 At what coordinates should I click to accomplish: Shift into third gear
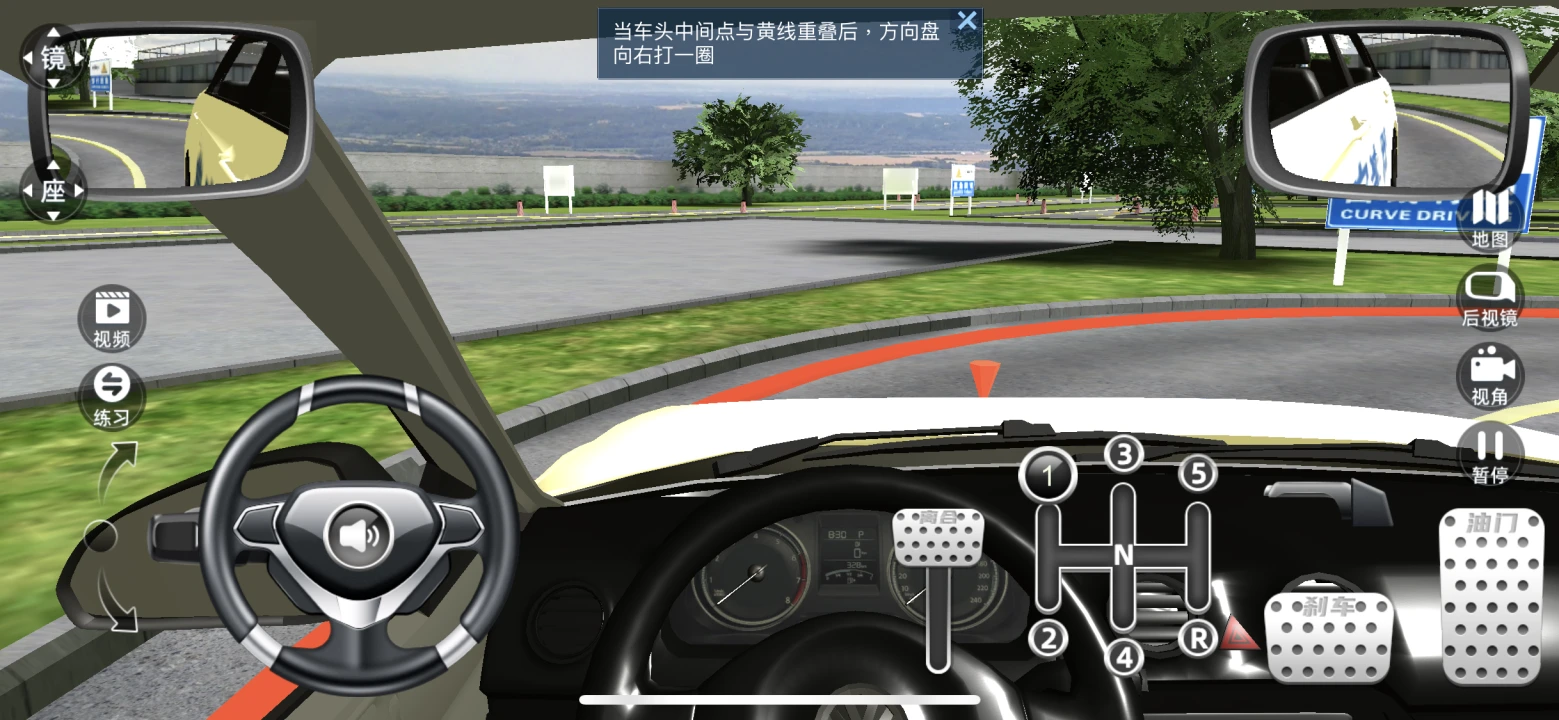1124,455
